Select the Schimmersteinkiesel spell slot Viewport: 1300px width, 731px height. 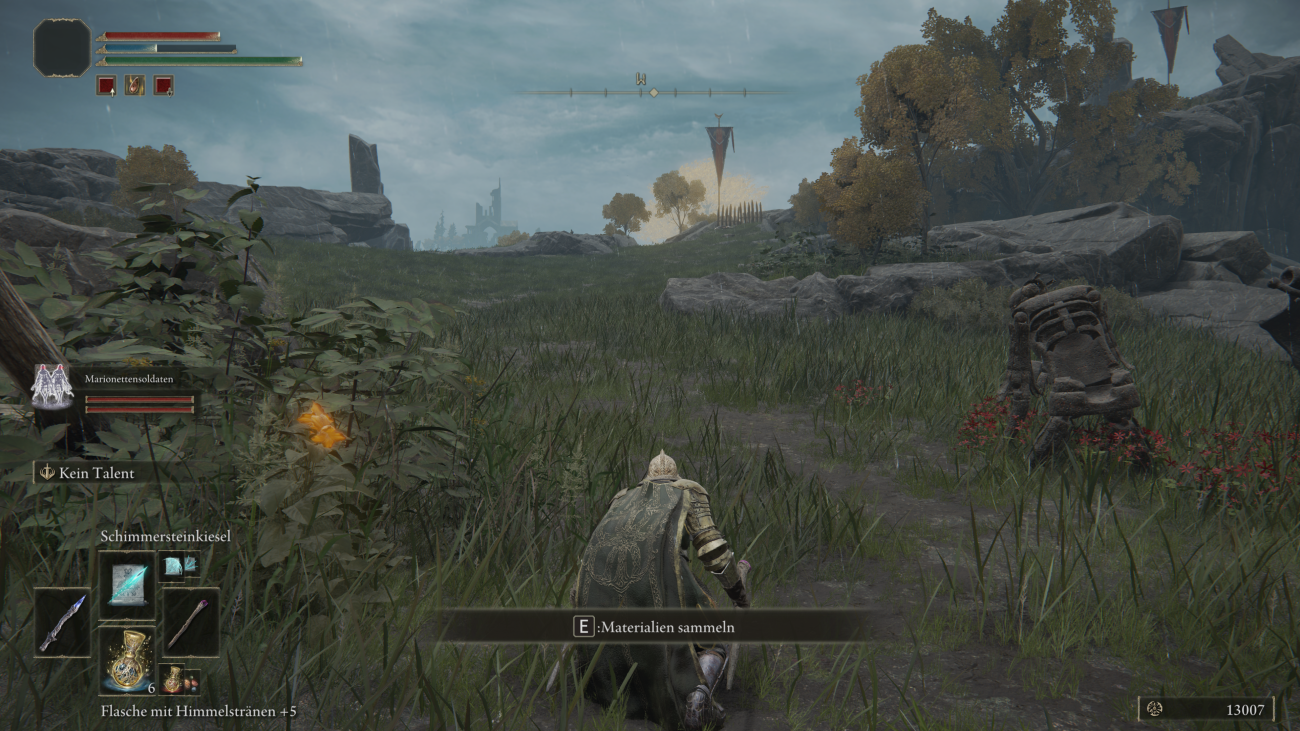pos(127,584)
